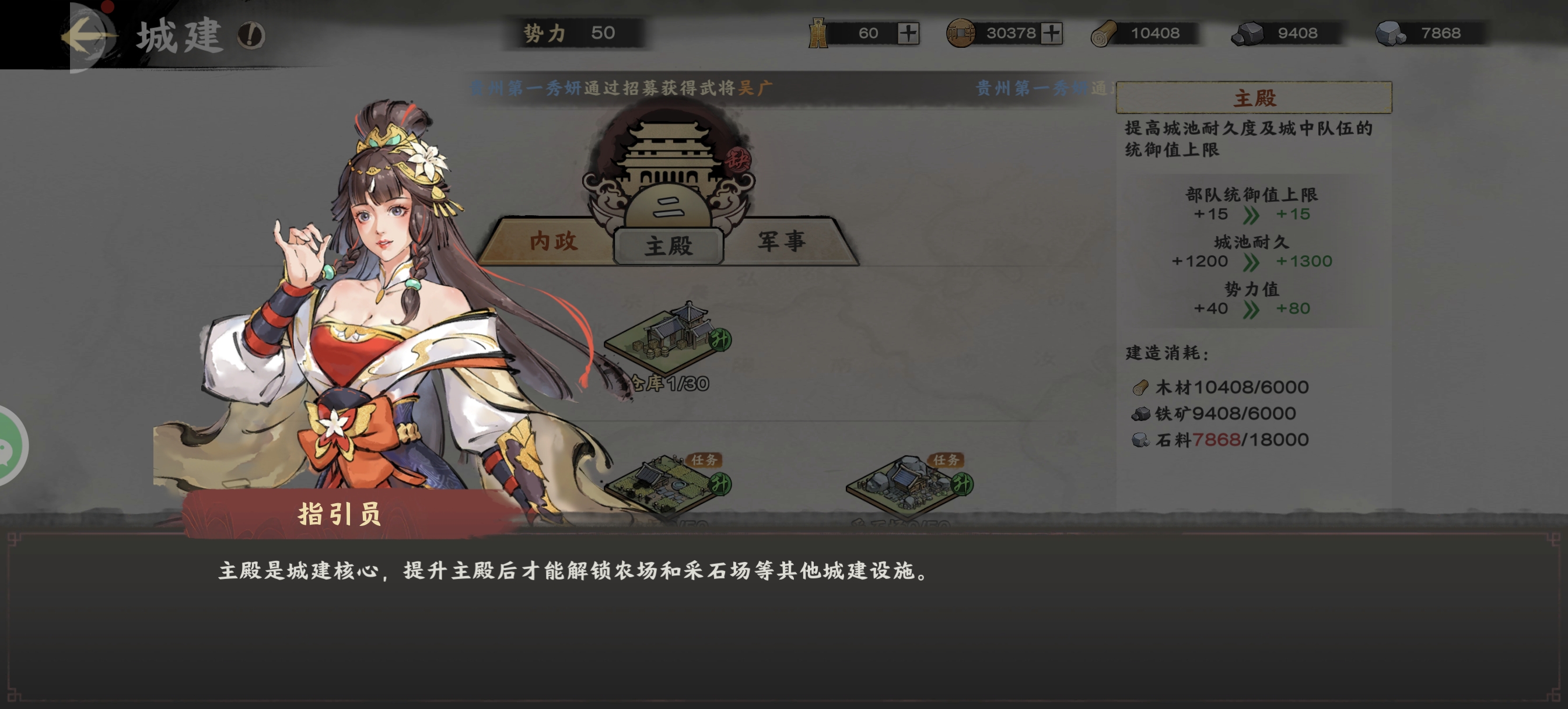Image resolution: width=1568 pixels, height=709 pixels.
Task: Switch to the 军事 tab
Action: pyautogui.click(x=782, y=241)
